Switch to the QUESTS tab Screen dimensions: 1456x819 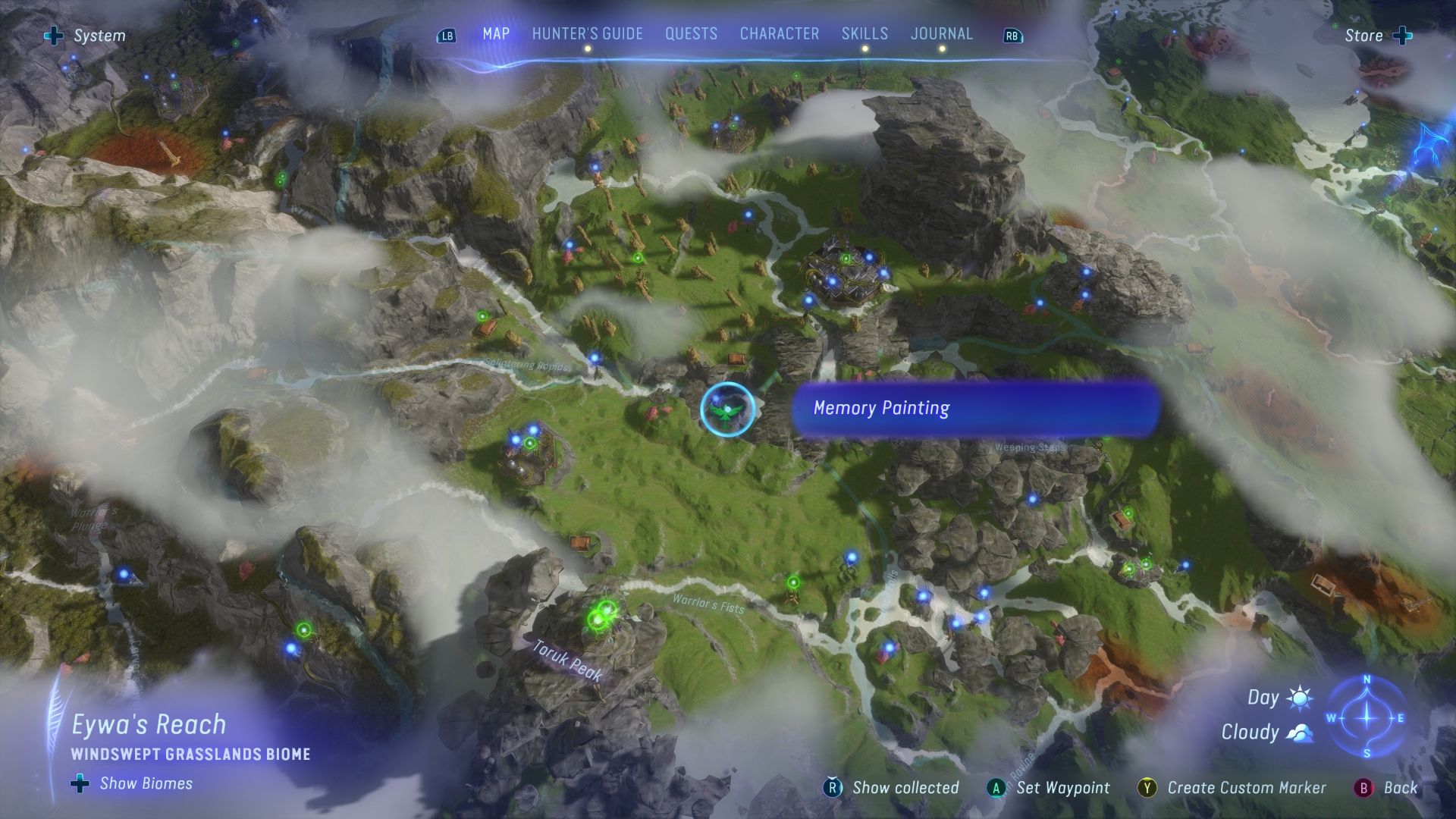[690, 33]
